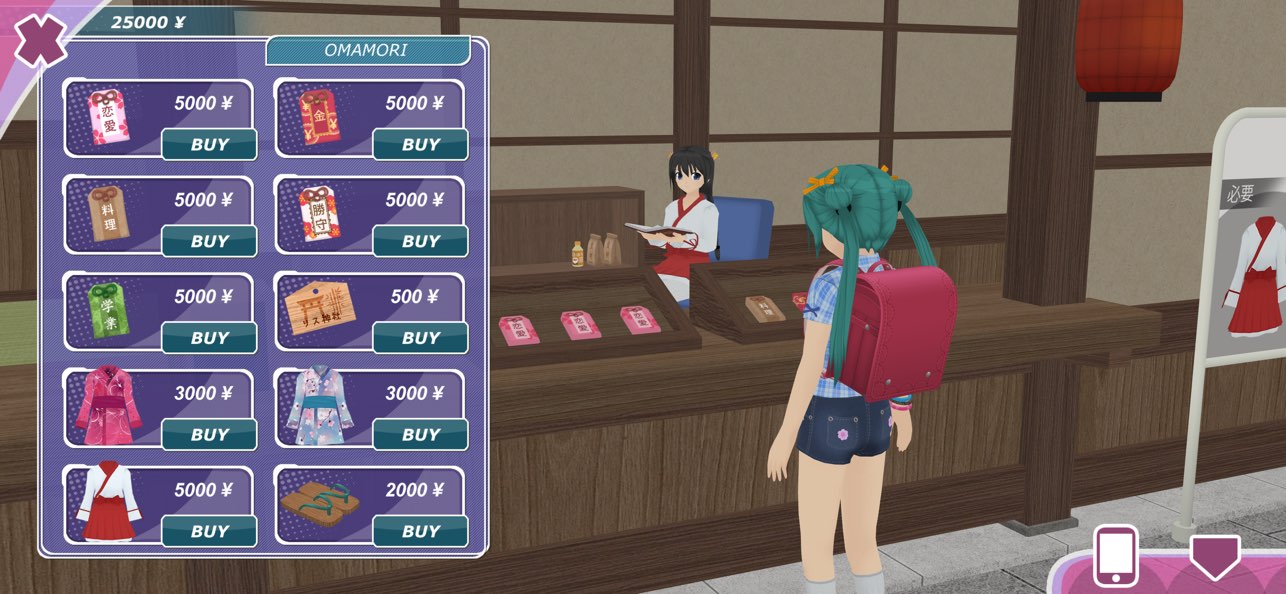Buy the pink love charm omamori
Image resolution: width=1286 pixels, height=594 pixels.
(x=210, y=145)
